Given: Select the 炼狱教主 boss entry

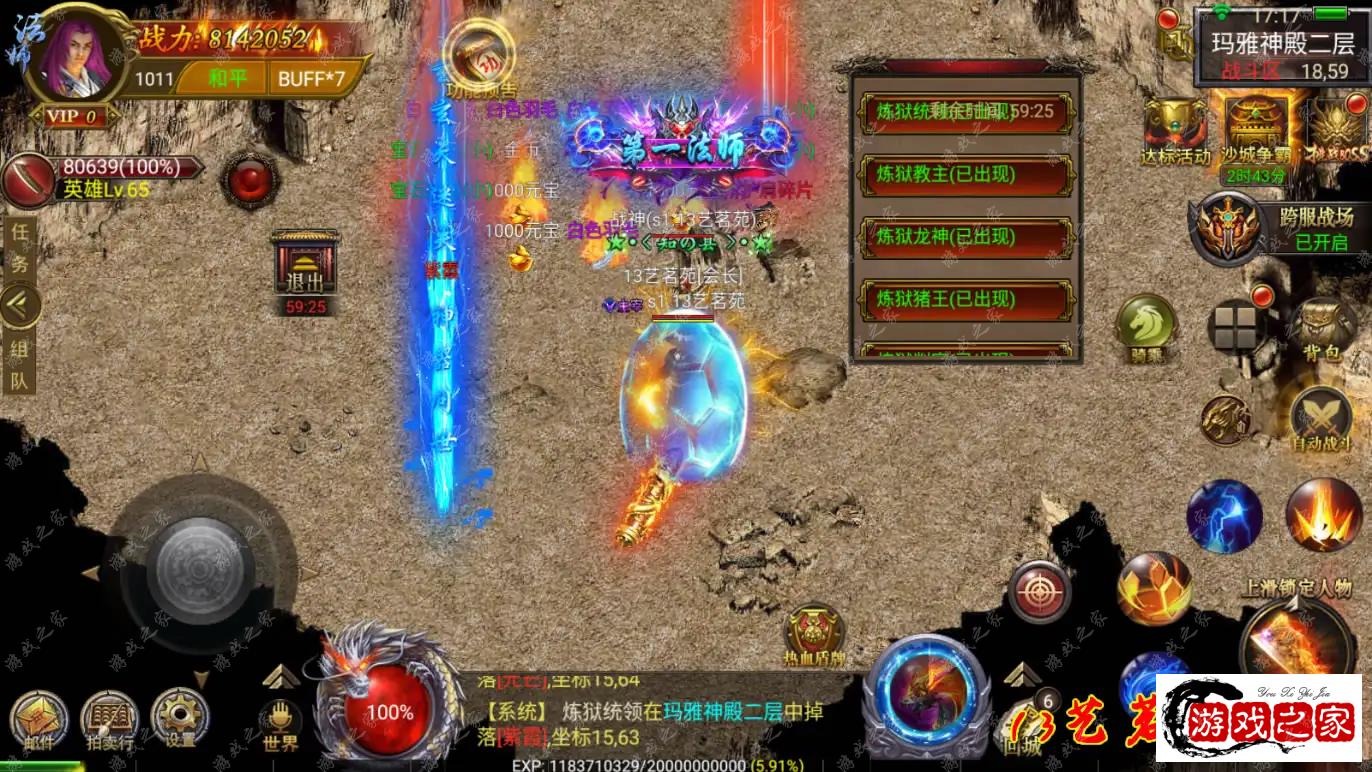Looking at the screenshot, I should point(965,174).
